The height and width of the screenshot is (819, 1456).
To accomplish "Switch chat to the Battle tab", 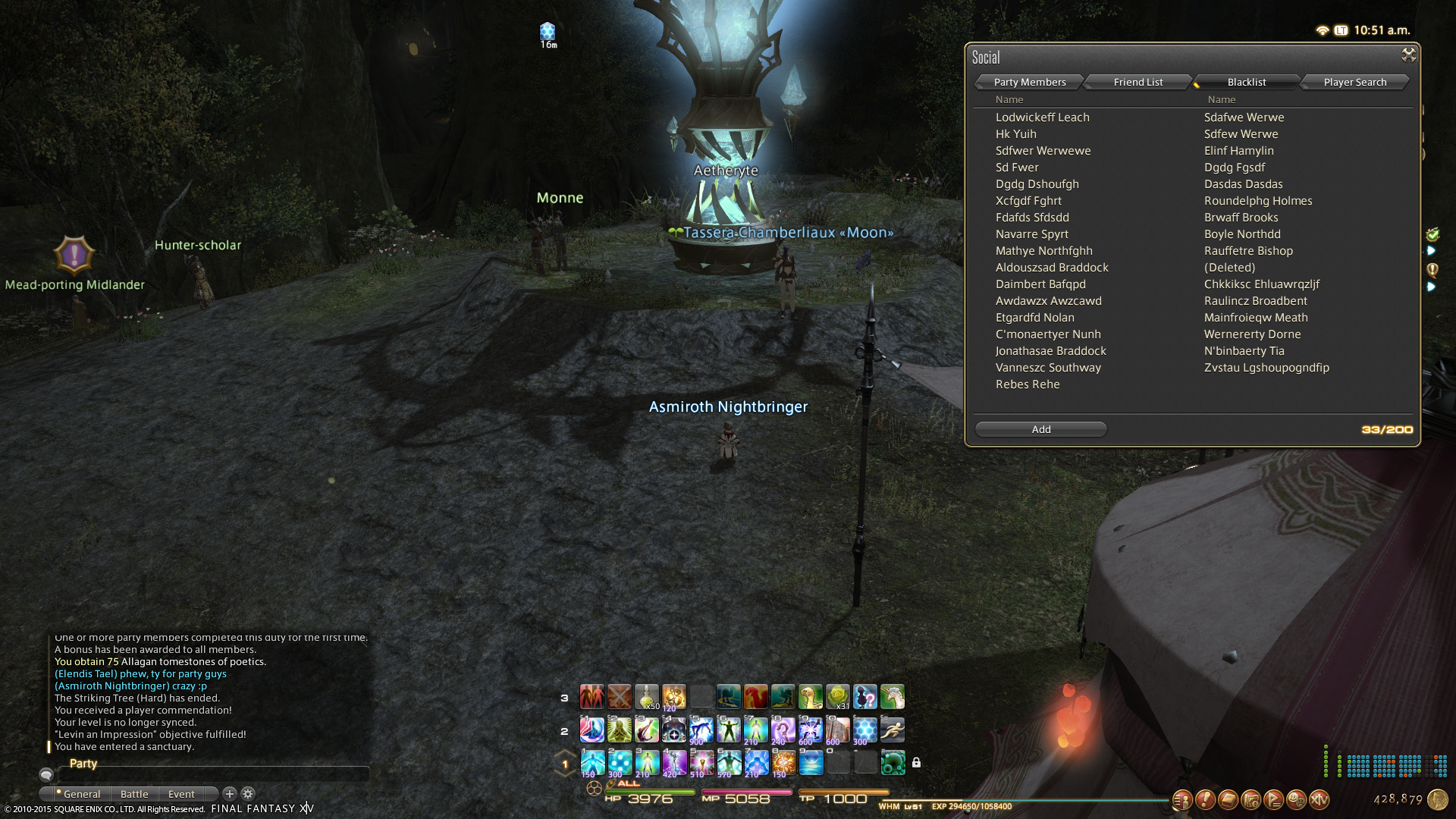I will click(x=134, y=794).
